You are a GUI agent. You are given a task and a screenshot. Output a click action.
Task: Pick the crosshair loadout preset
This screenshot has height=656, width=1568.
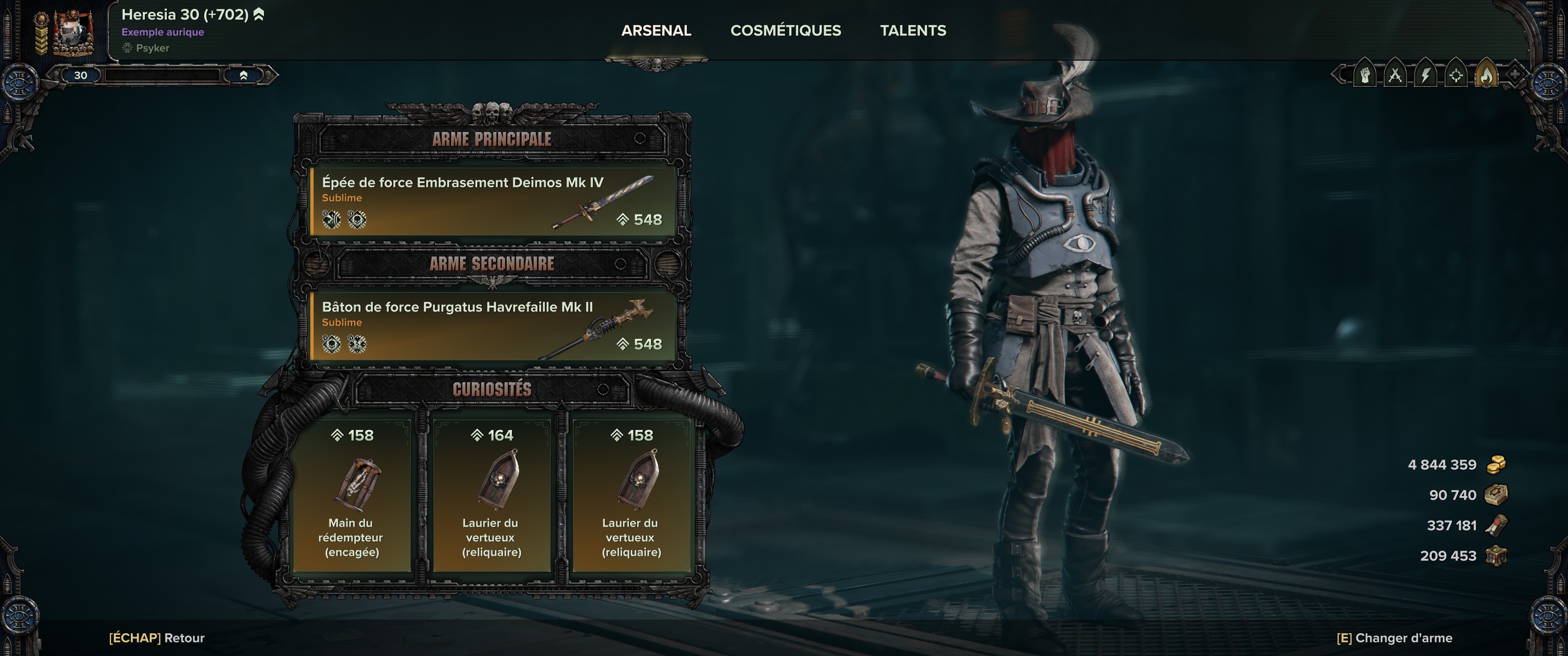[1456, 76]
